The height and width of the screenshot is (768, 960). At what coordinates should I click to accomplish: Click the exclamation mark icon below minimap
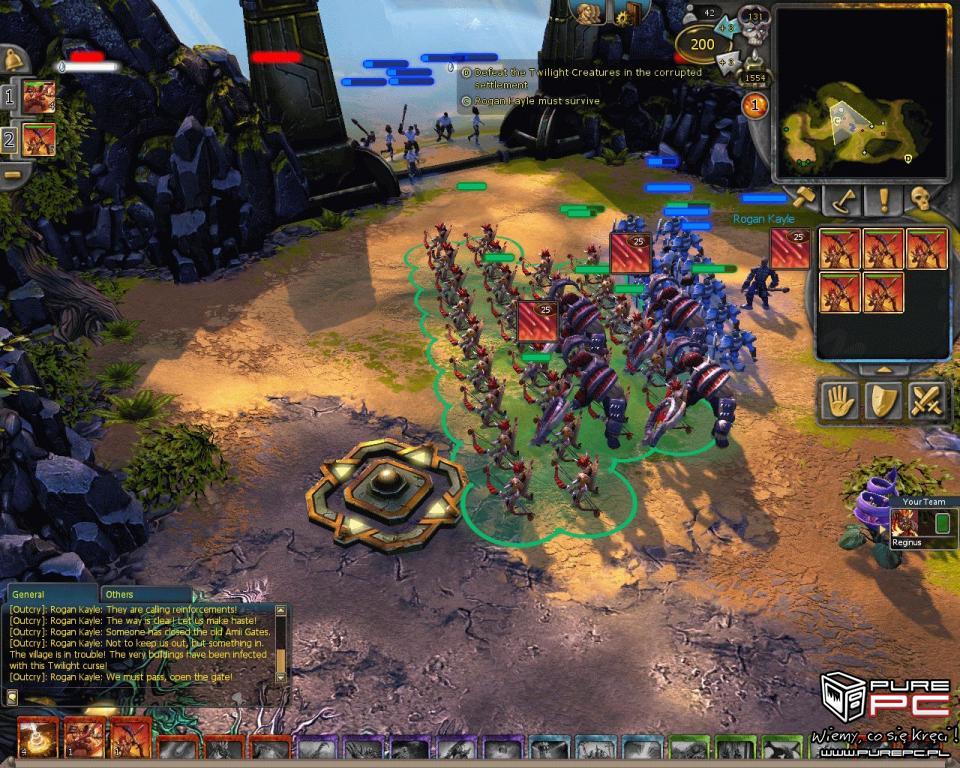point(883,199)
